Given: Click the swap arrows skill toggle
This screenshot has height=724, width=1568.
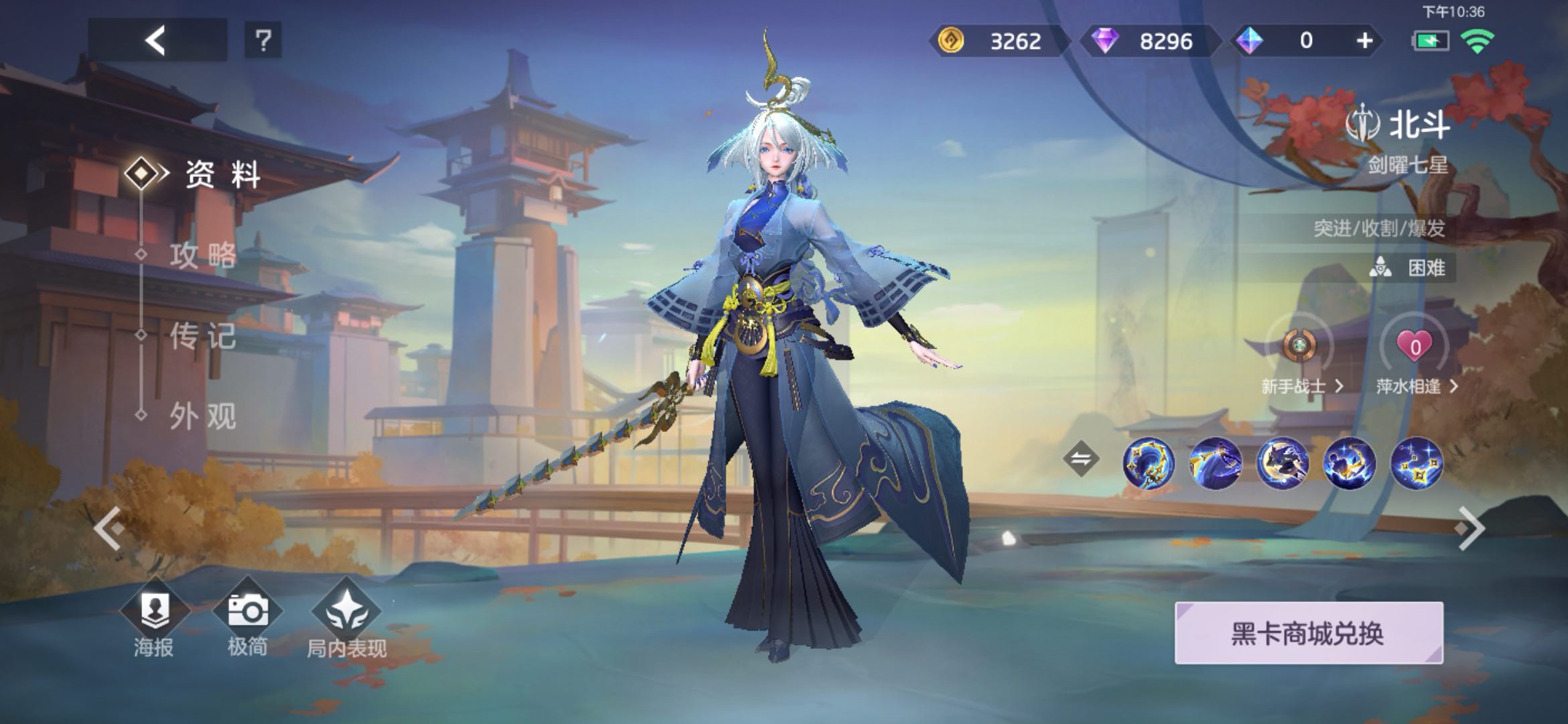Looking at the screenshot, I should (x=1081, y=460).
